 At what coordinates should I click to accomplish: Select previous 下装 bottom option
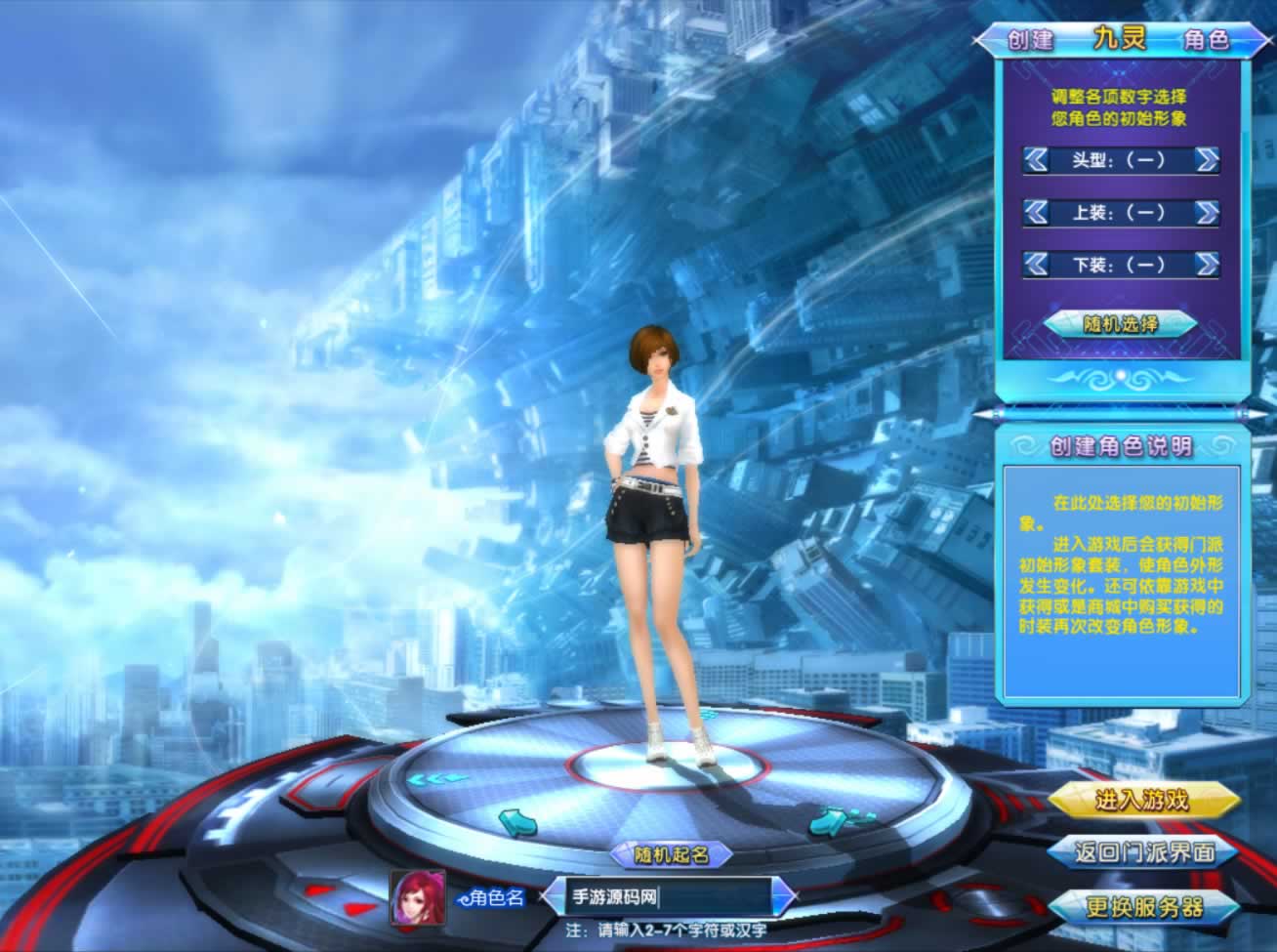[1036, 264]
